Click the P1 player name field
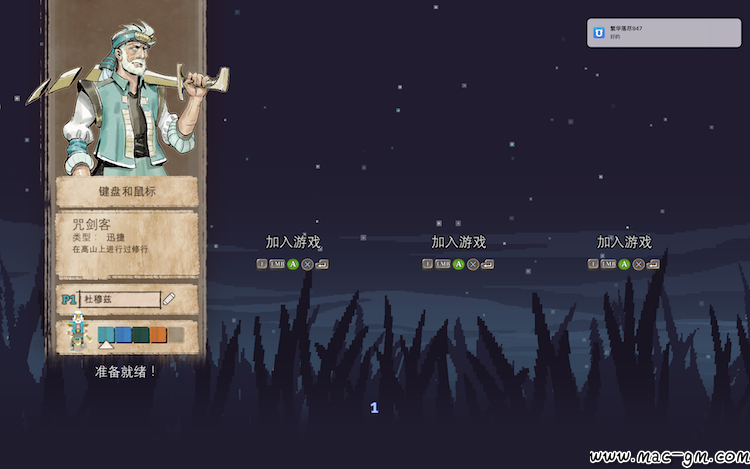750x469 pixels. [119, 299]
